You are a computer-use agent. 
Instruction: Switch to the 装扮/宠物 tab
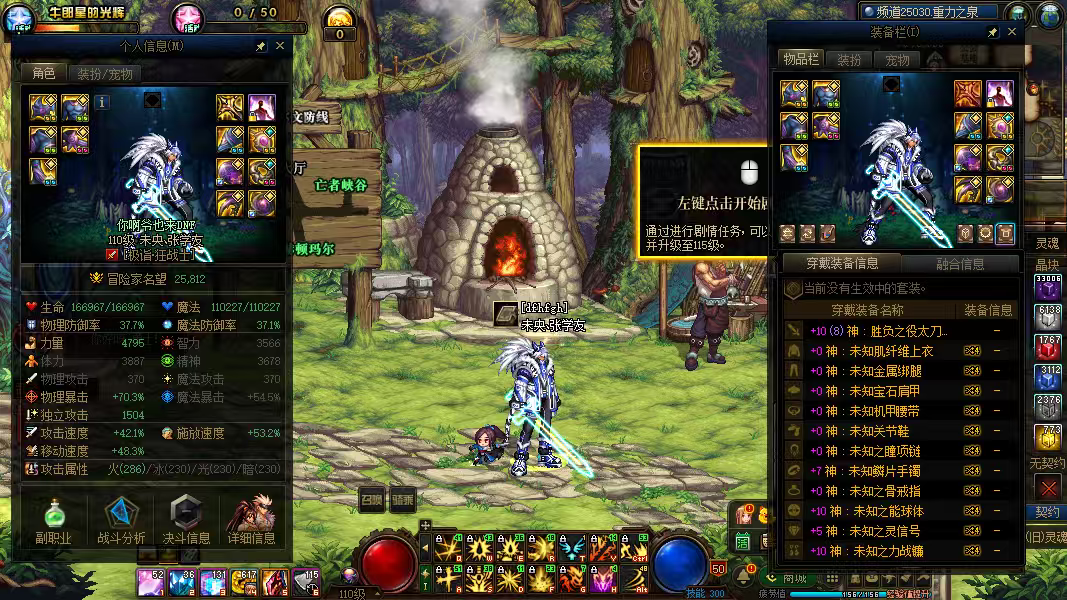pyautogui.click(x=104, y=73)
